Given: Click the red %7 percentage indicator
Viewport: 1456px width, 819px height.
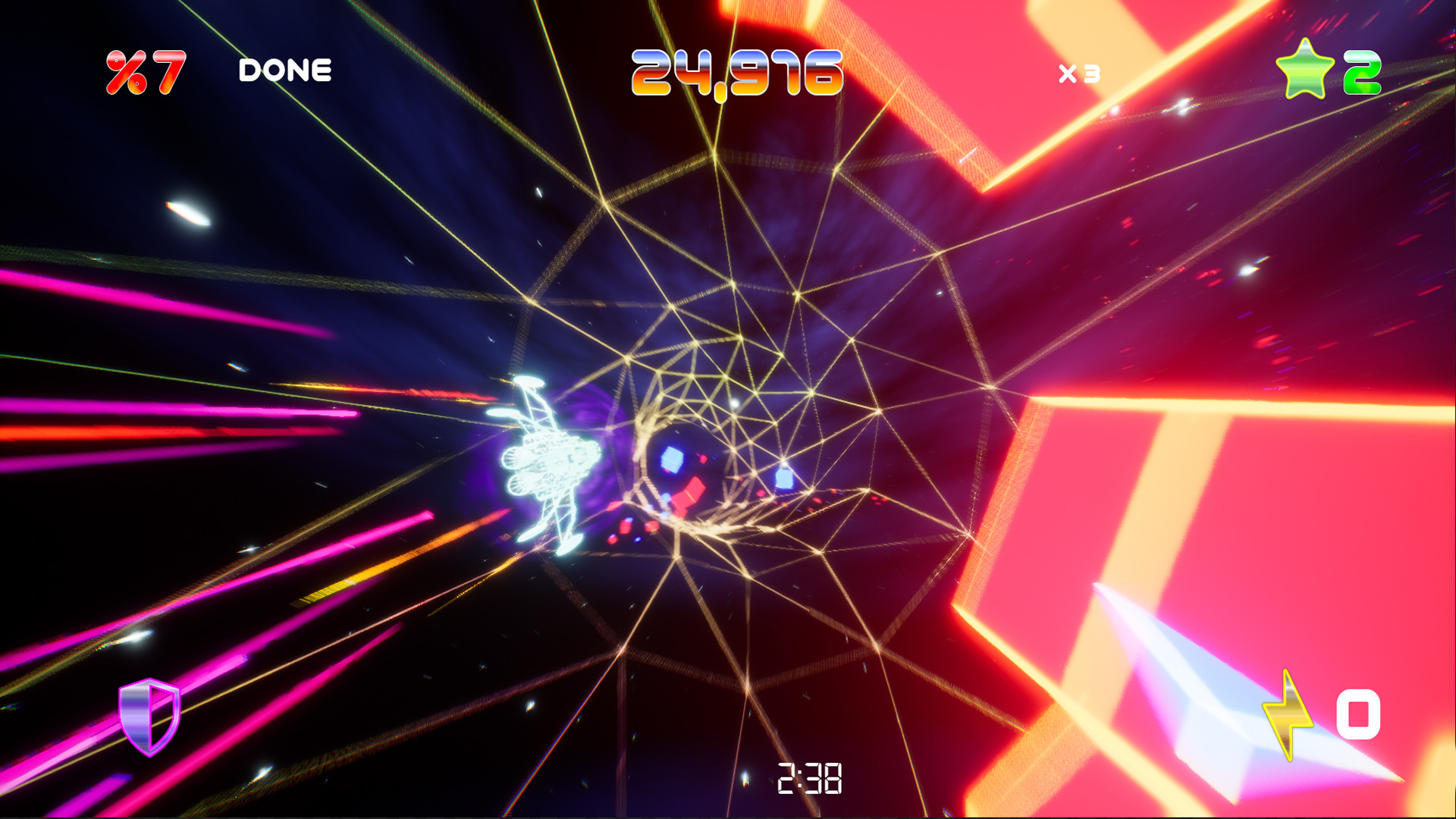Looking at the screenshot, I should (x=141, y=71).
